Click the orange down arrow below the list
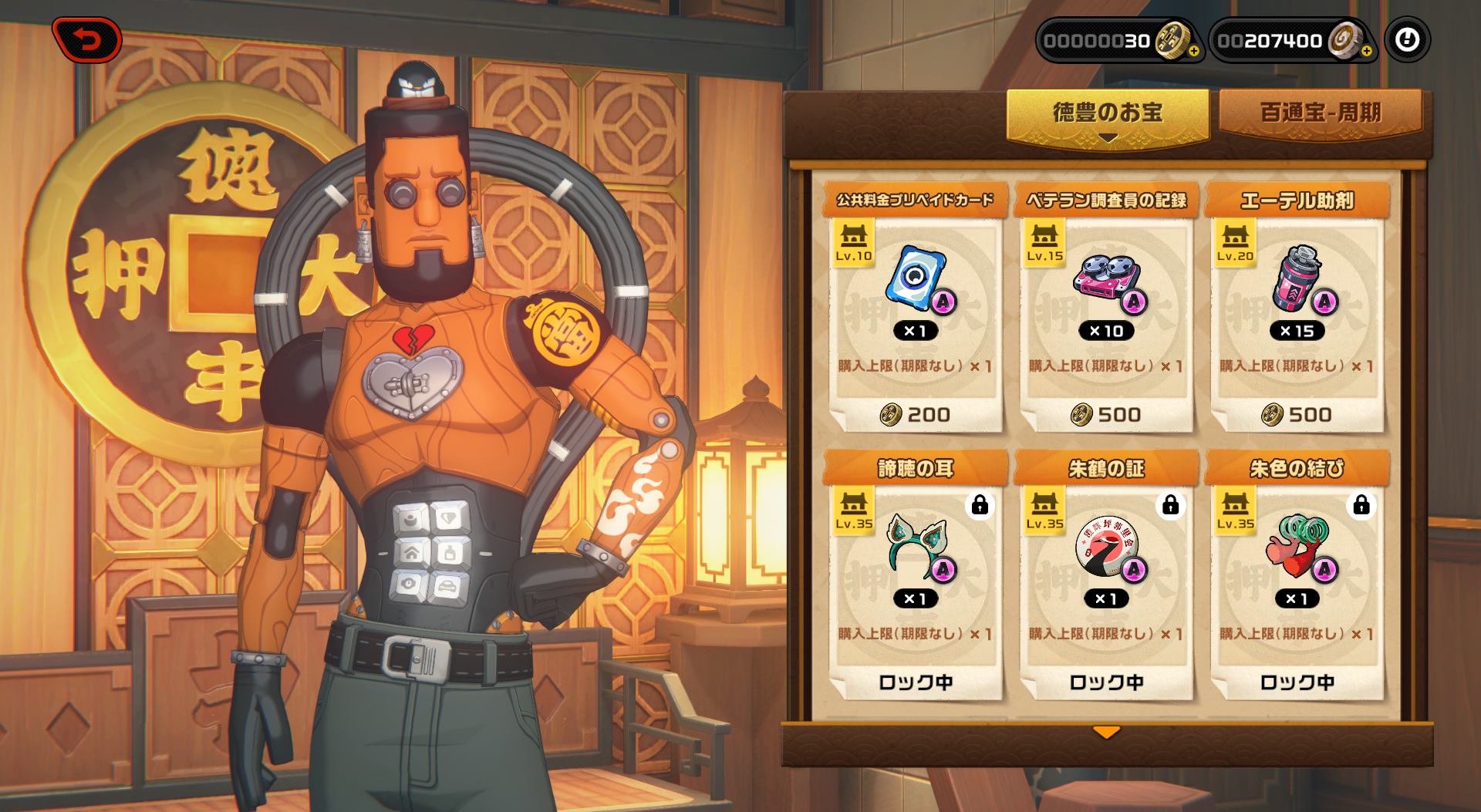1481x812 pixels. [1106, 732]
